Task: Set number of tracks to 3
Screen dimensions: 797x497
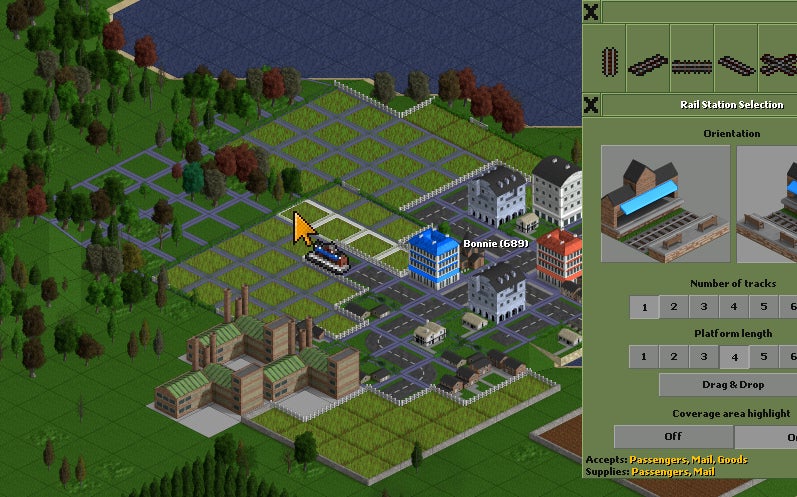Action: point(704,307)
